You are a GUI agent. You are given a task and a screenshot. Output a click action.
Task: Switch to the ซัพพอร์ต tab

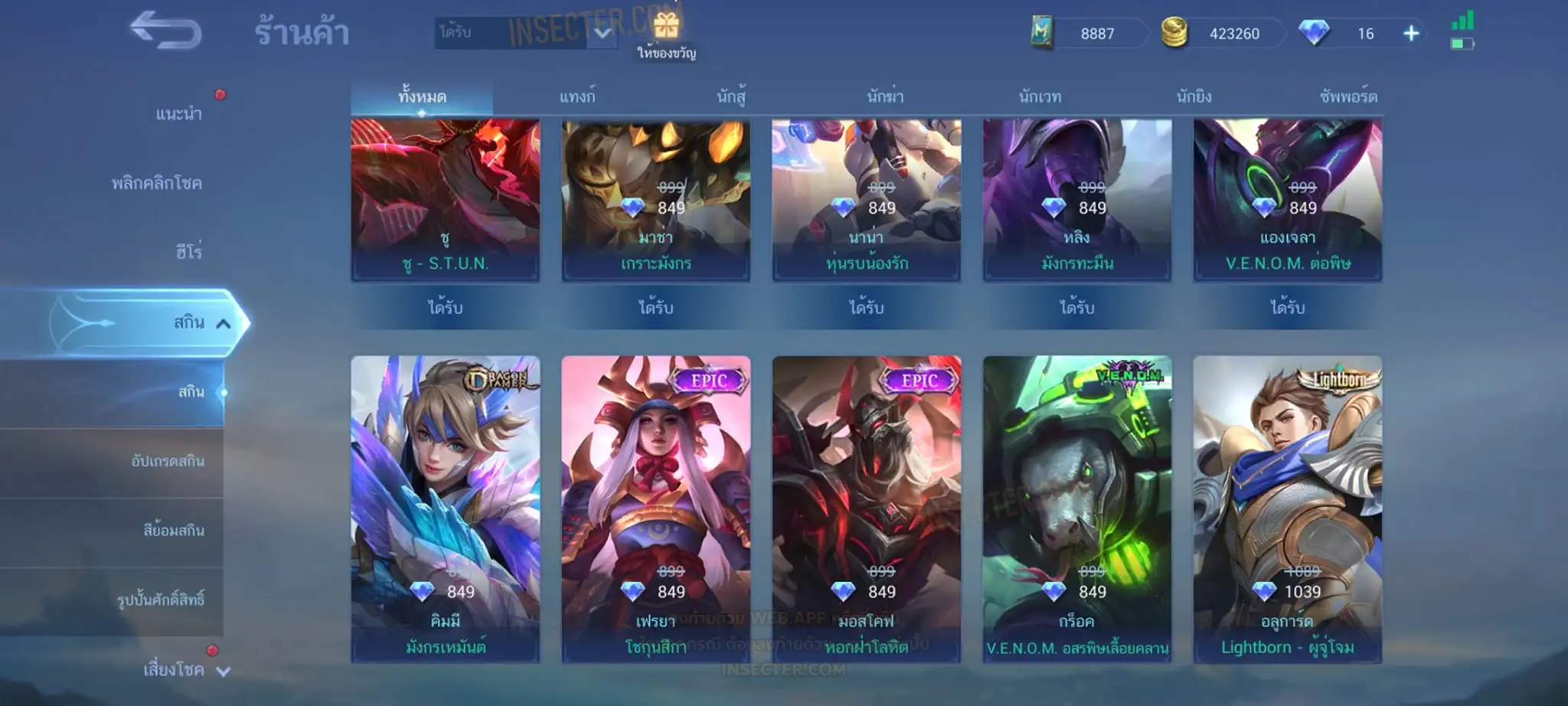point(1347,97)
